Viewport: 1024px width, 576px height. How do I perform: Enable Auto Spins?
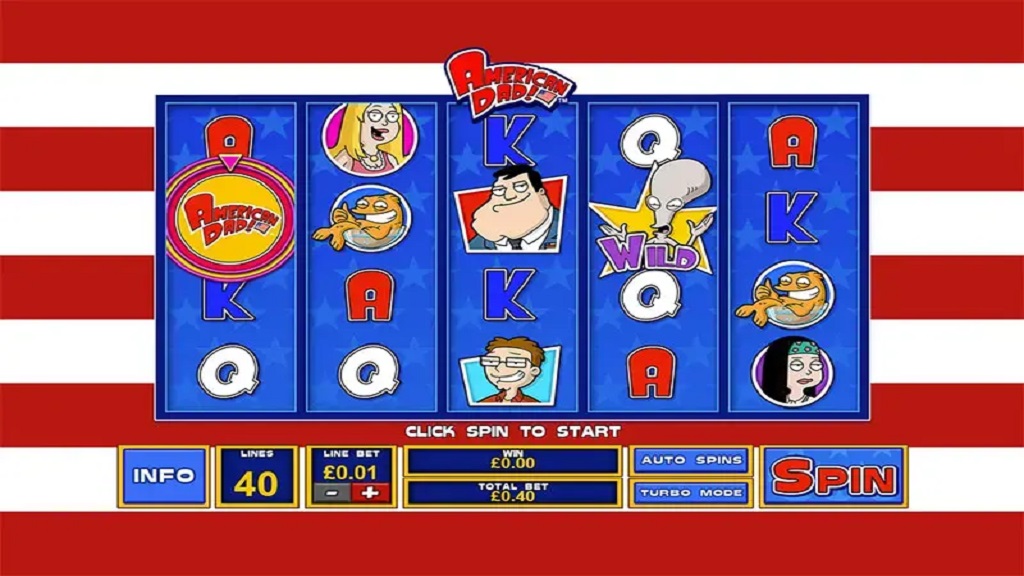691,460
